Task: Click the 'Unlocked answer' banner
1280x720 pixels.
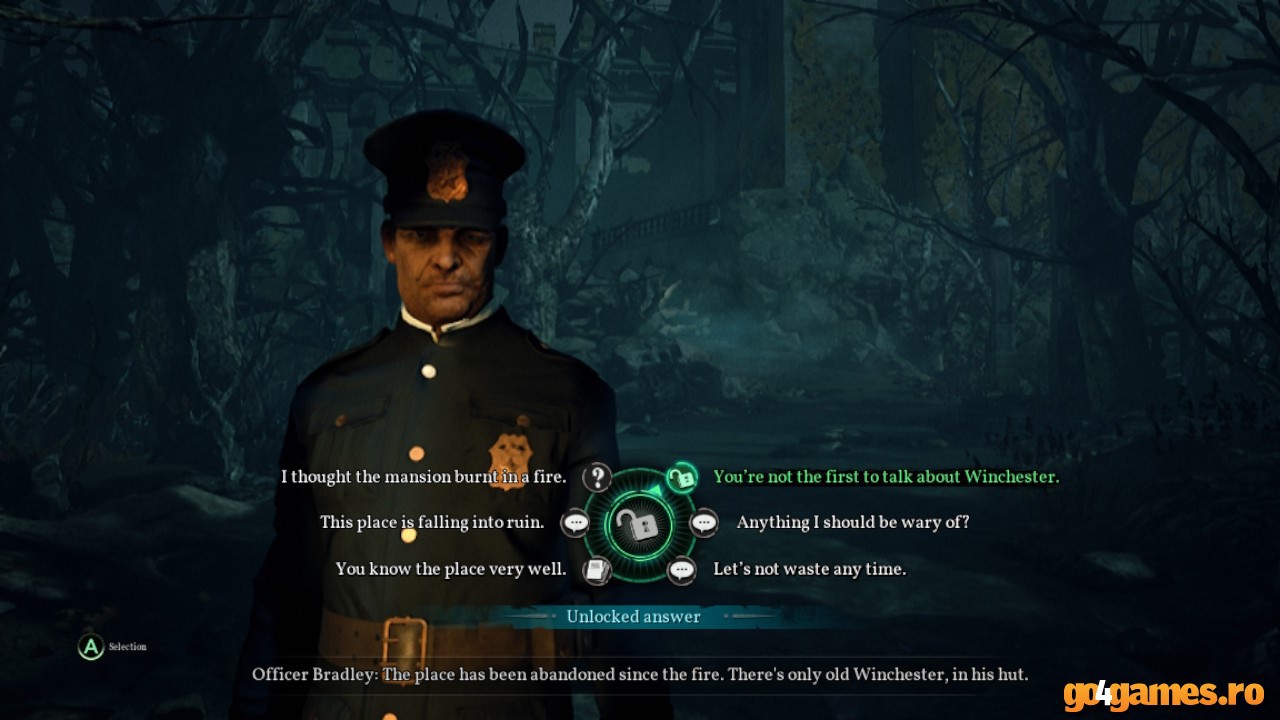Action: point(634,617)
